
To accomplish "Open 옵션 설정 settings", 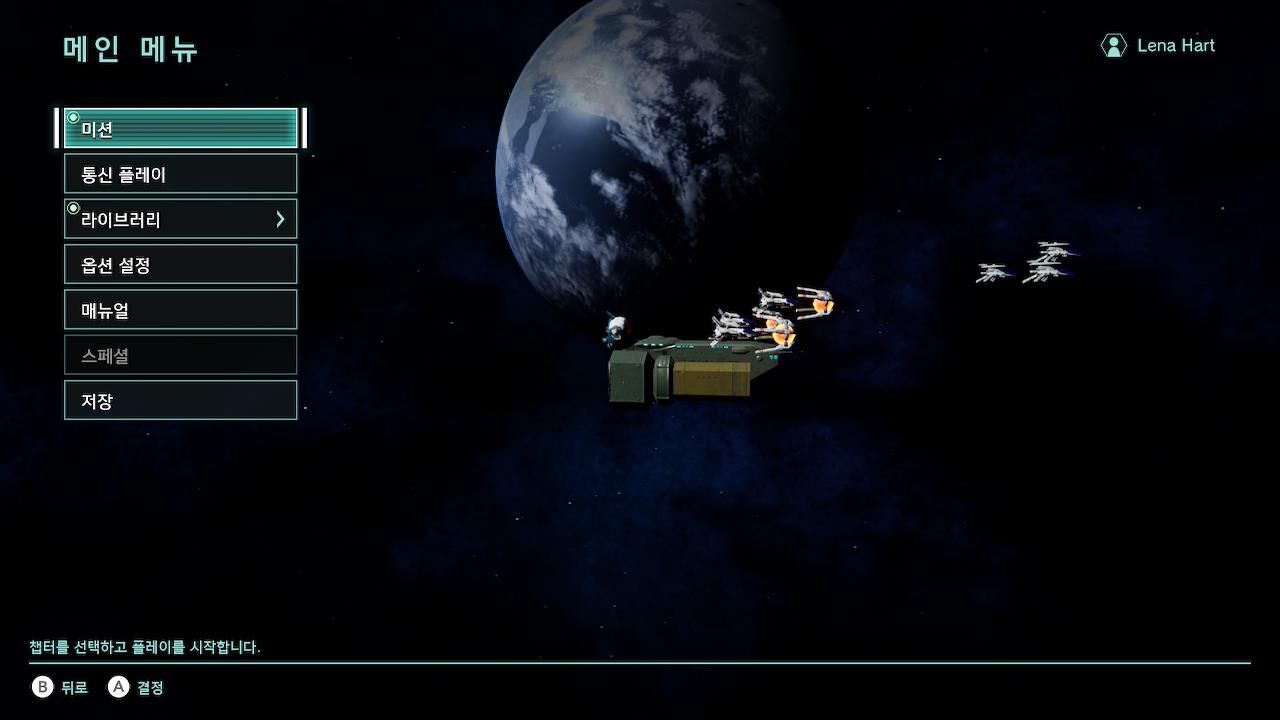I will [180, 265].
